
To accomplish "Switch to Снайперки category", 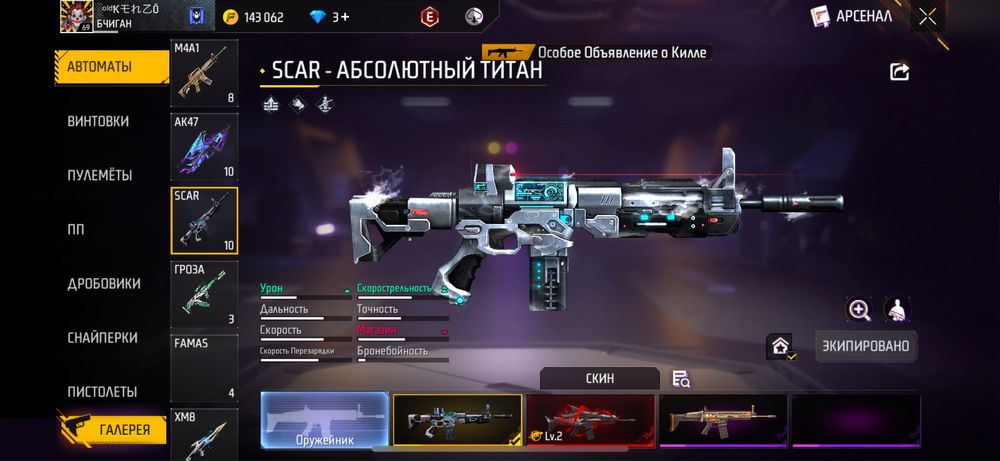I will (x=101, y=338).
